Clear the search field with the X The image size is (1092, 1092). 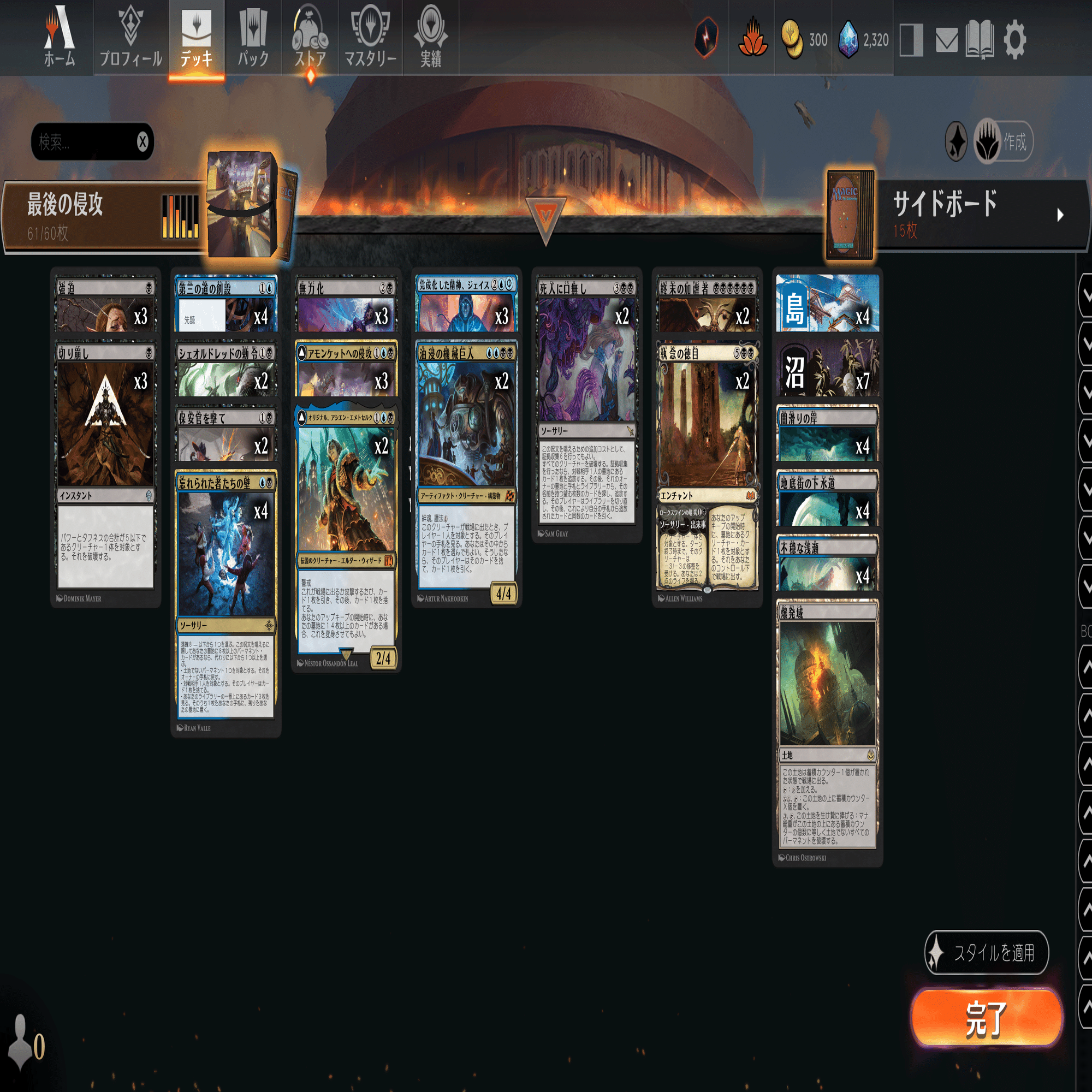pyautogui.click(x=144, y=142)
